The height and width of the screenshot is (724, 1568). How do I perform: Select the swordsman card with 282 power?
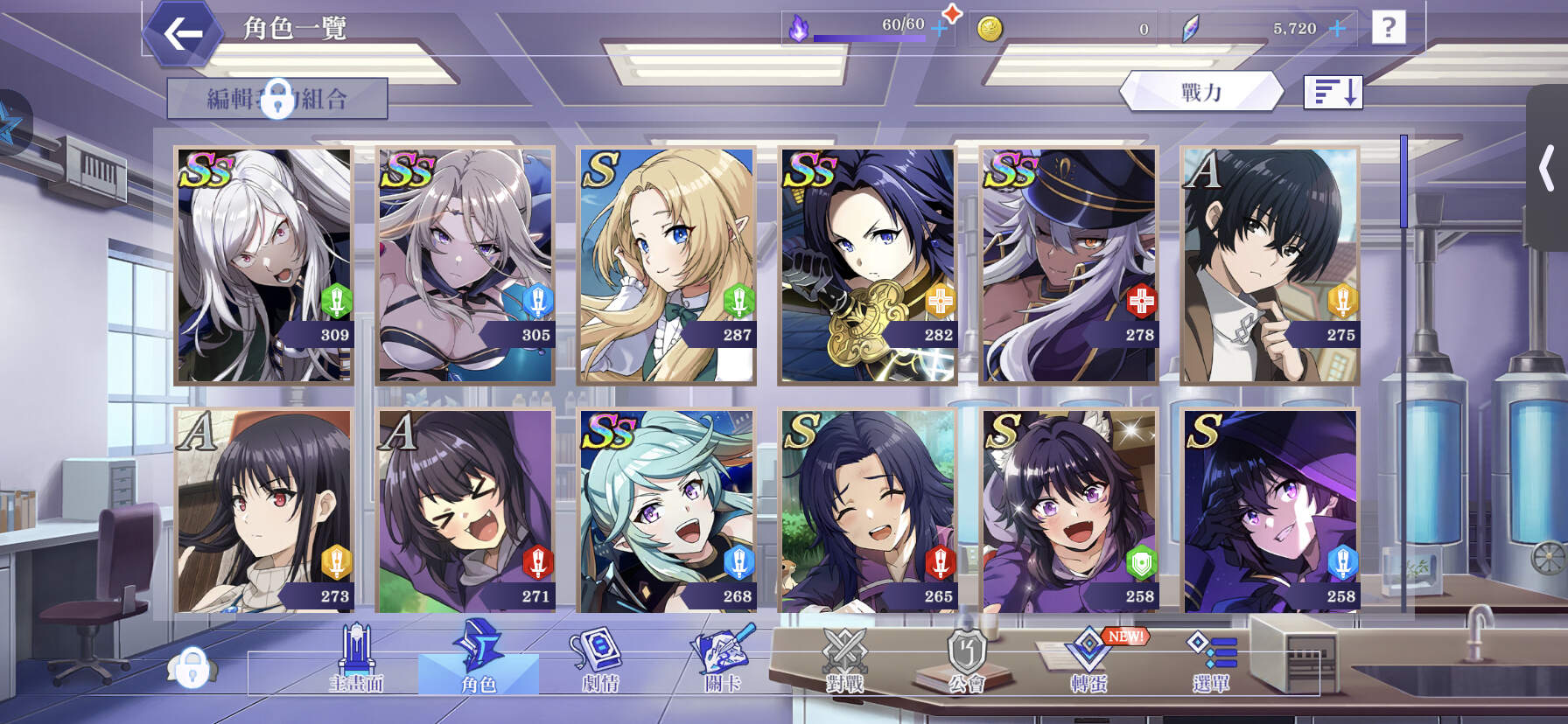868,265
